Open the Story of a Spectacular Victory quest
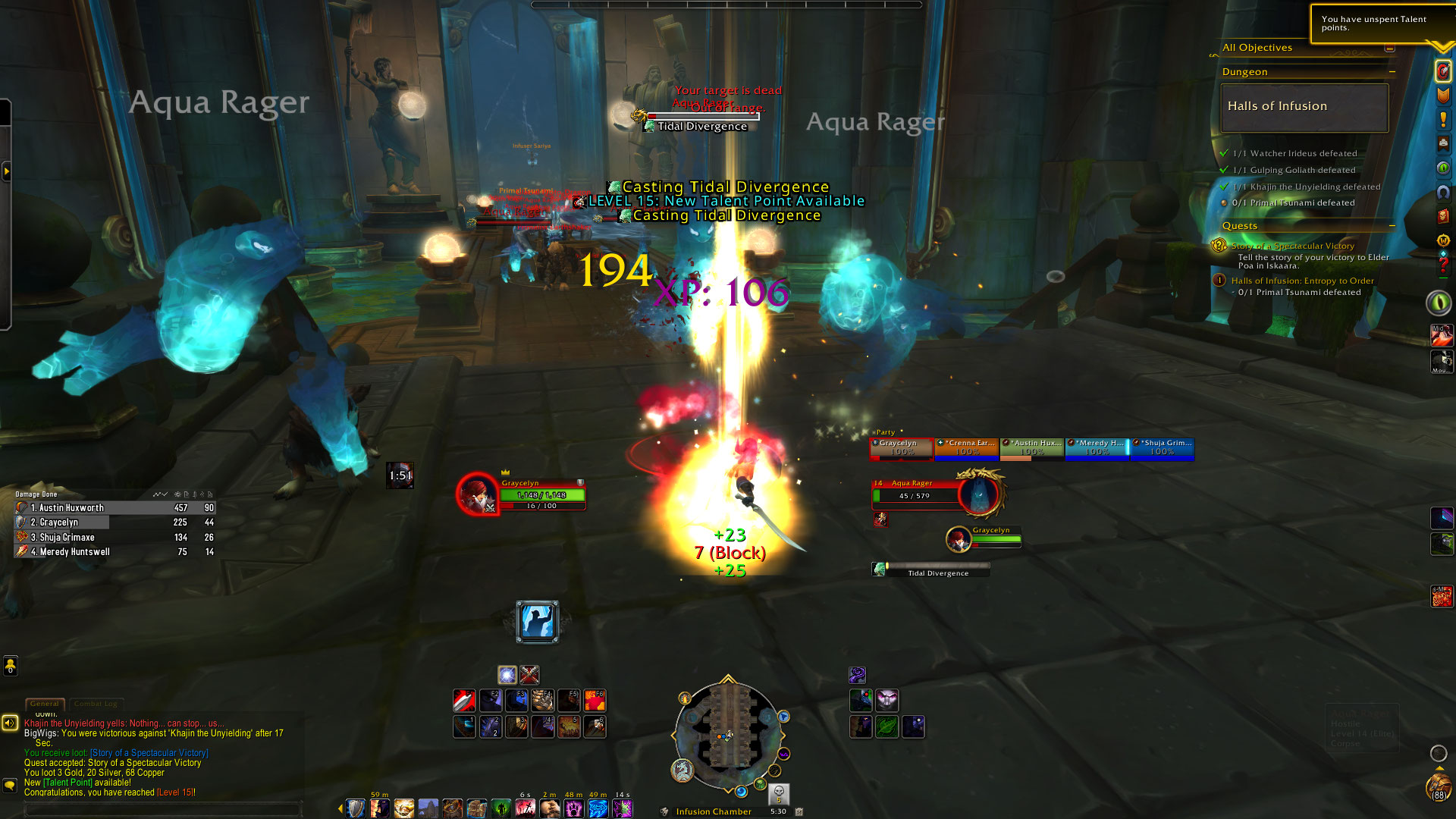The image size is (1456, 819). 1292,246
